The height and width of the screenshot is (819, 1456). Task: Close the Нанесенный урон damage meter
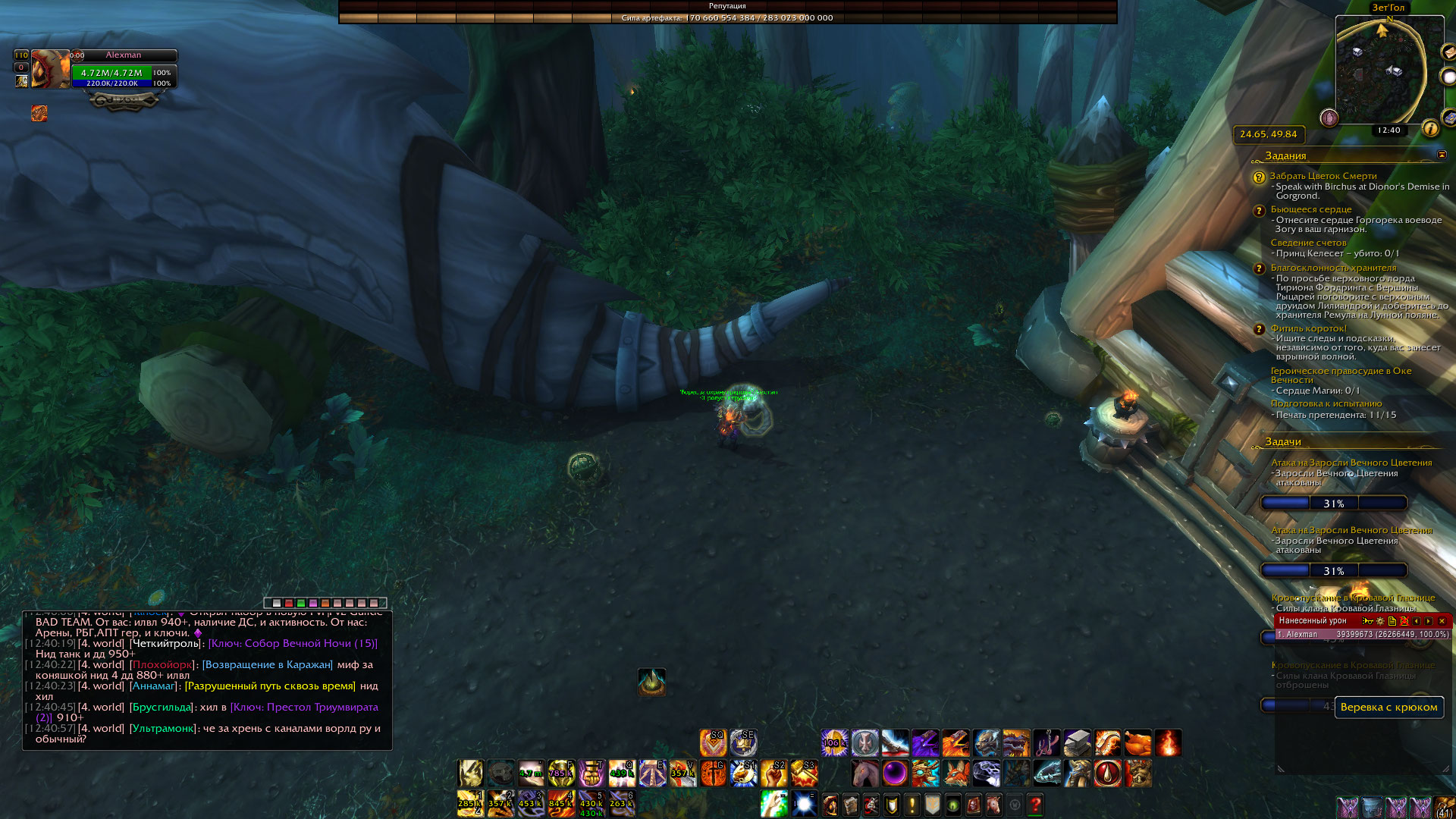(x=1442, y=621)
